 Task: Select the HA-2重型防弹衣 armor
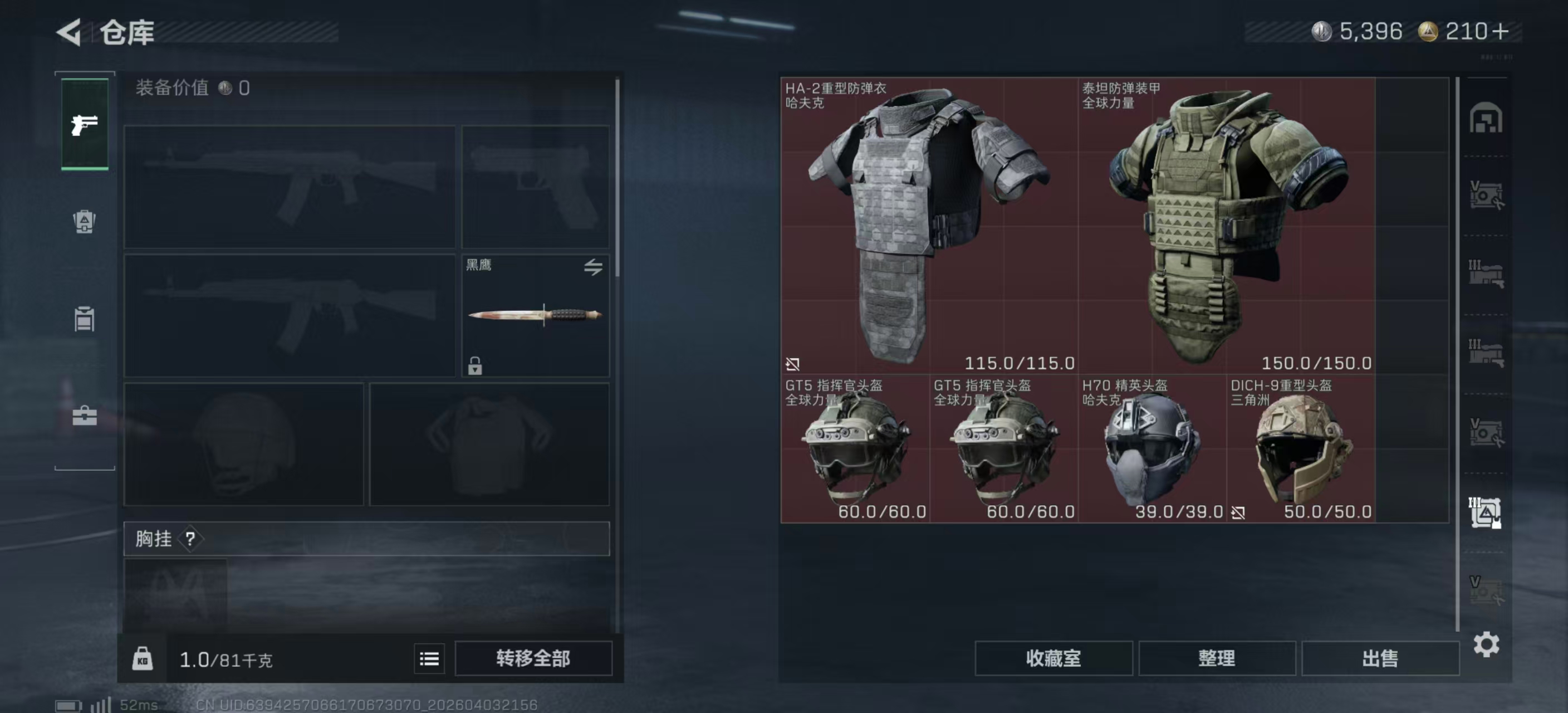pos(929,225)
